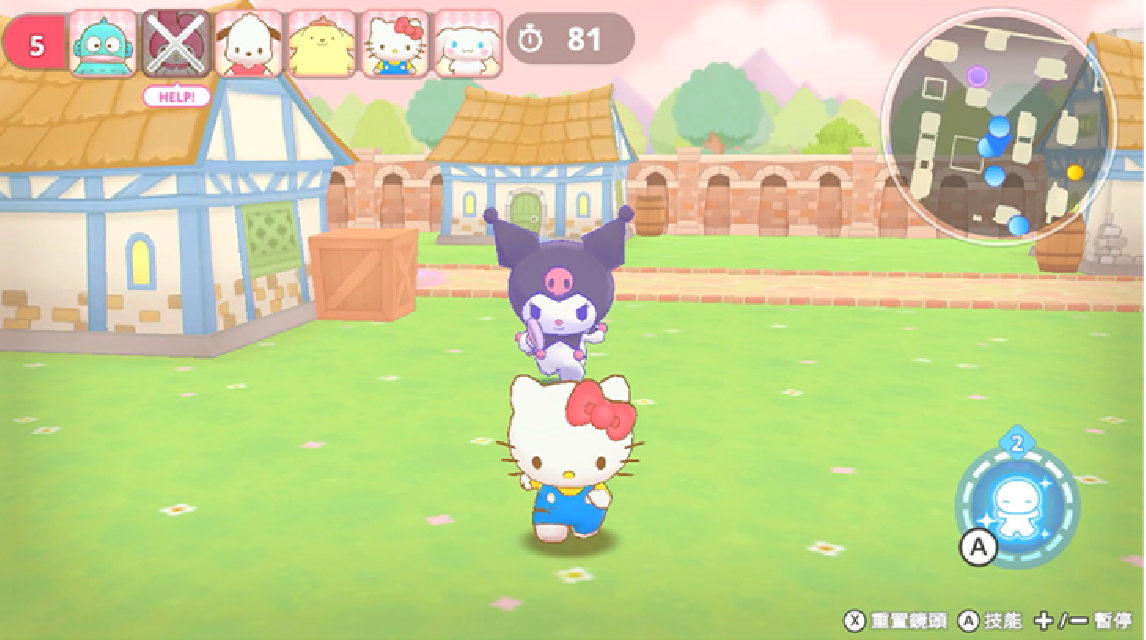Select the Pompompurin character portrait

coord(322,45)
